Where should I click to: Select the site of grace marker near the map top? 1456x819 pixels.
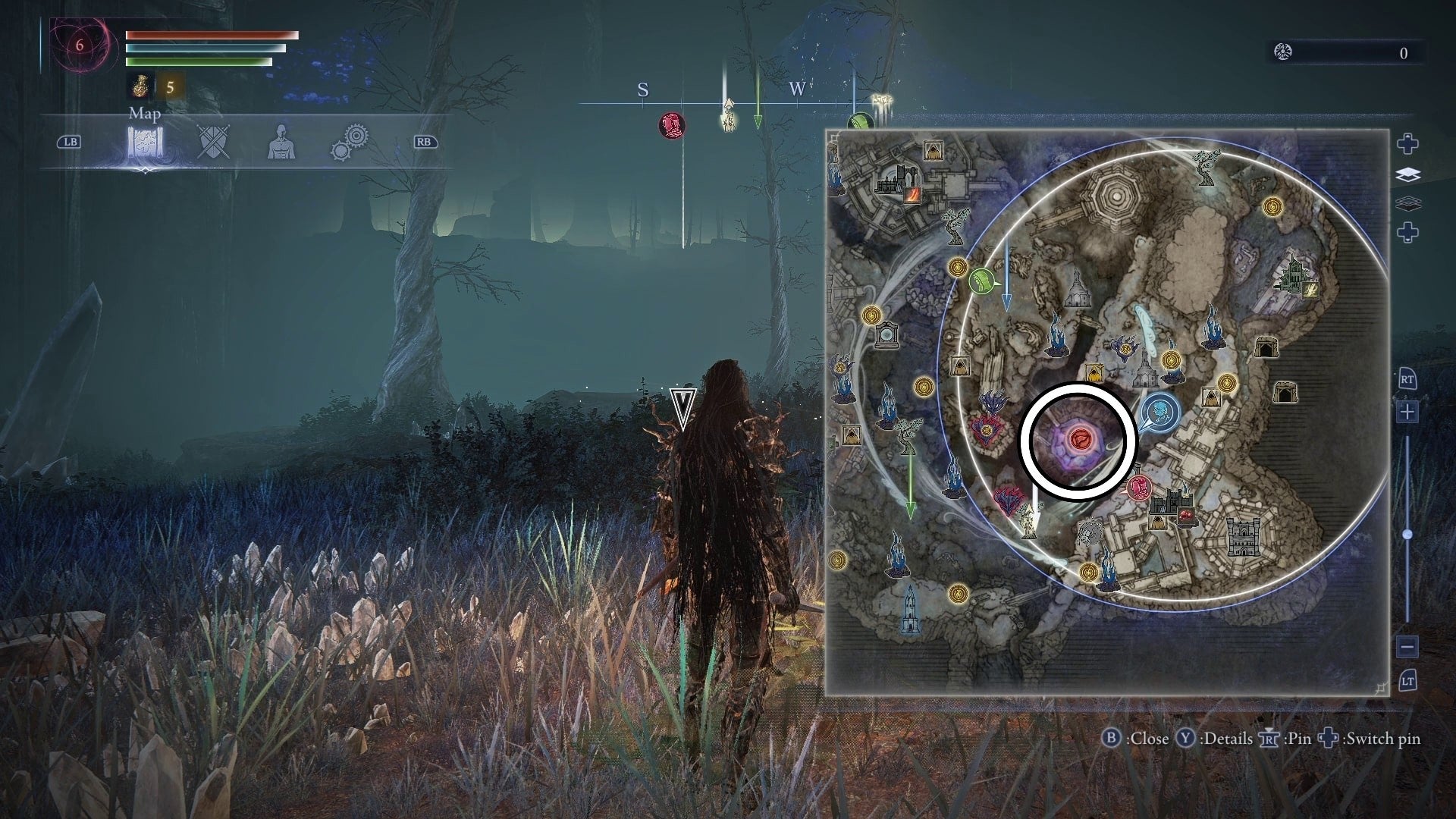(1272, 208)
